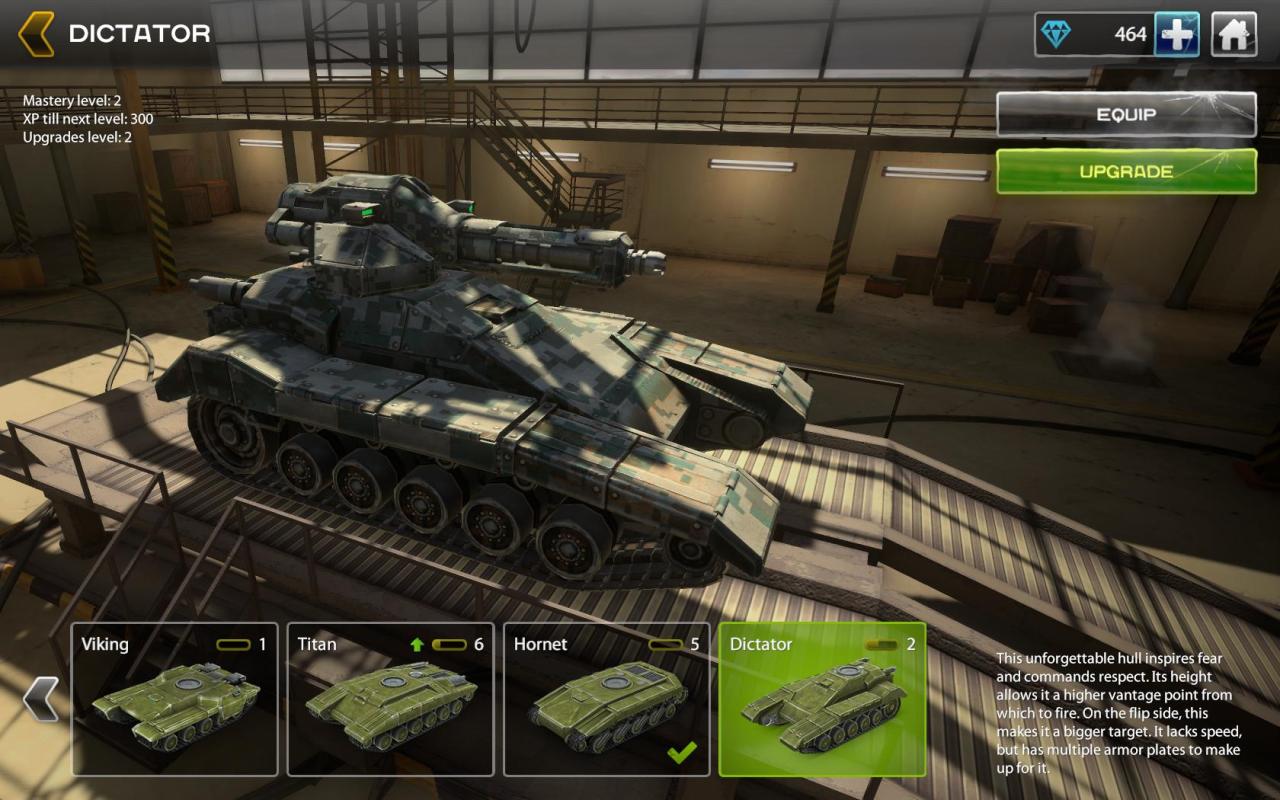This screenshot has width=1280, height=800.
Task: Go back using the yellow arrow
Action: [x=37, y=34]
